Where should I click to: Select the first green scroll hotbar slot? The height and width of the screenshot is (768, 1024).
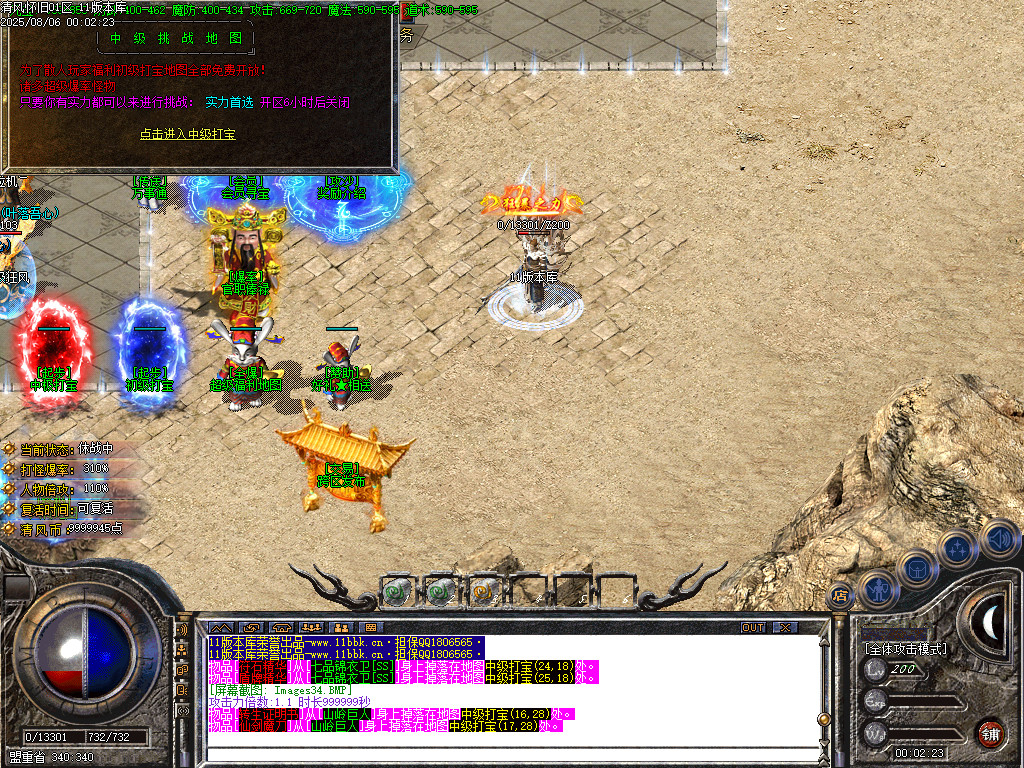click(396, 592)
